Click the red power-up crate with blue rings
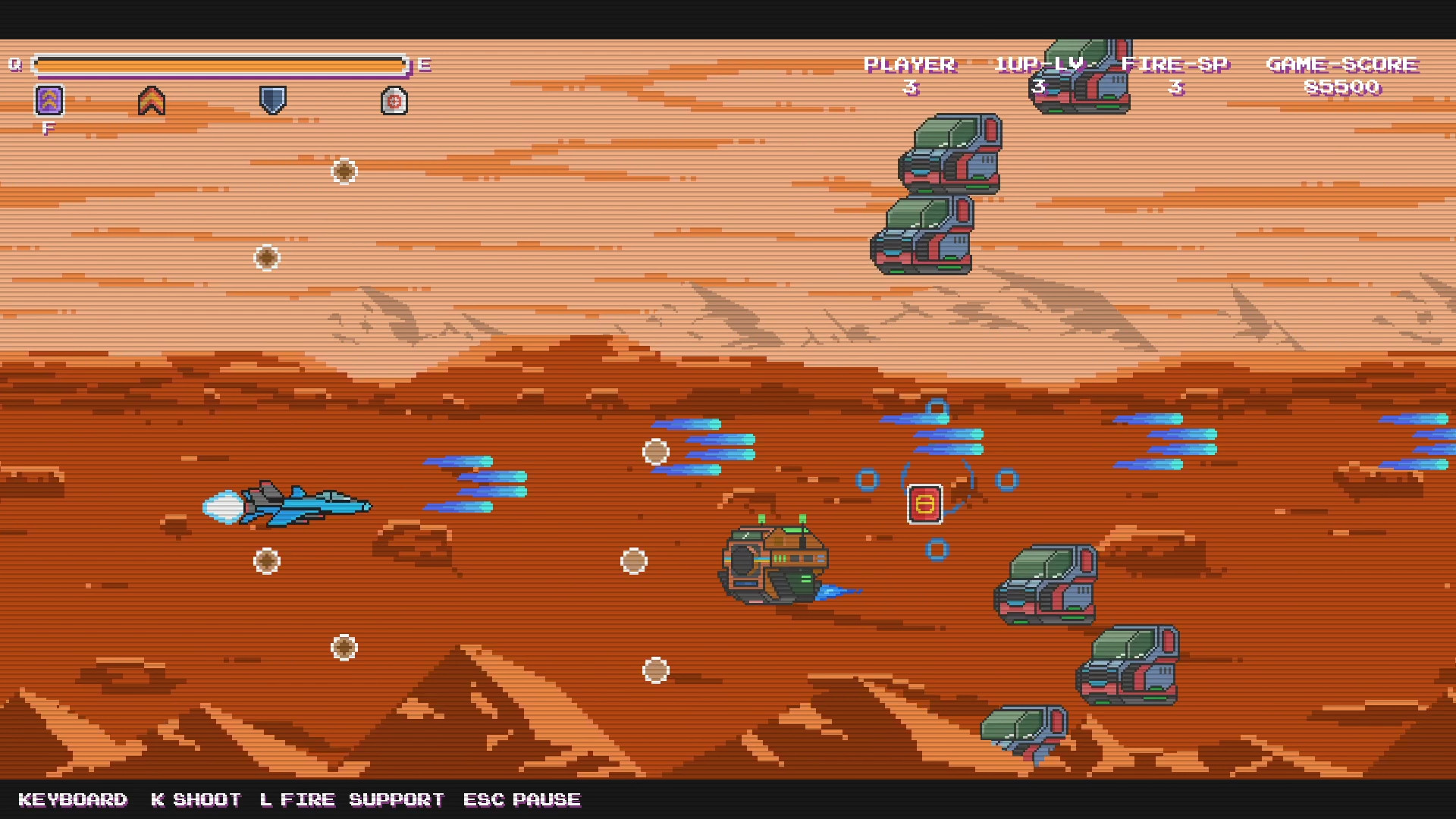This screenshot has height=819, width=1456. pyautogui.click(x=925, y=503)
